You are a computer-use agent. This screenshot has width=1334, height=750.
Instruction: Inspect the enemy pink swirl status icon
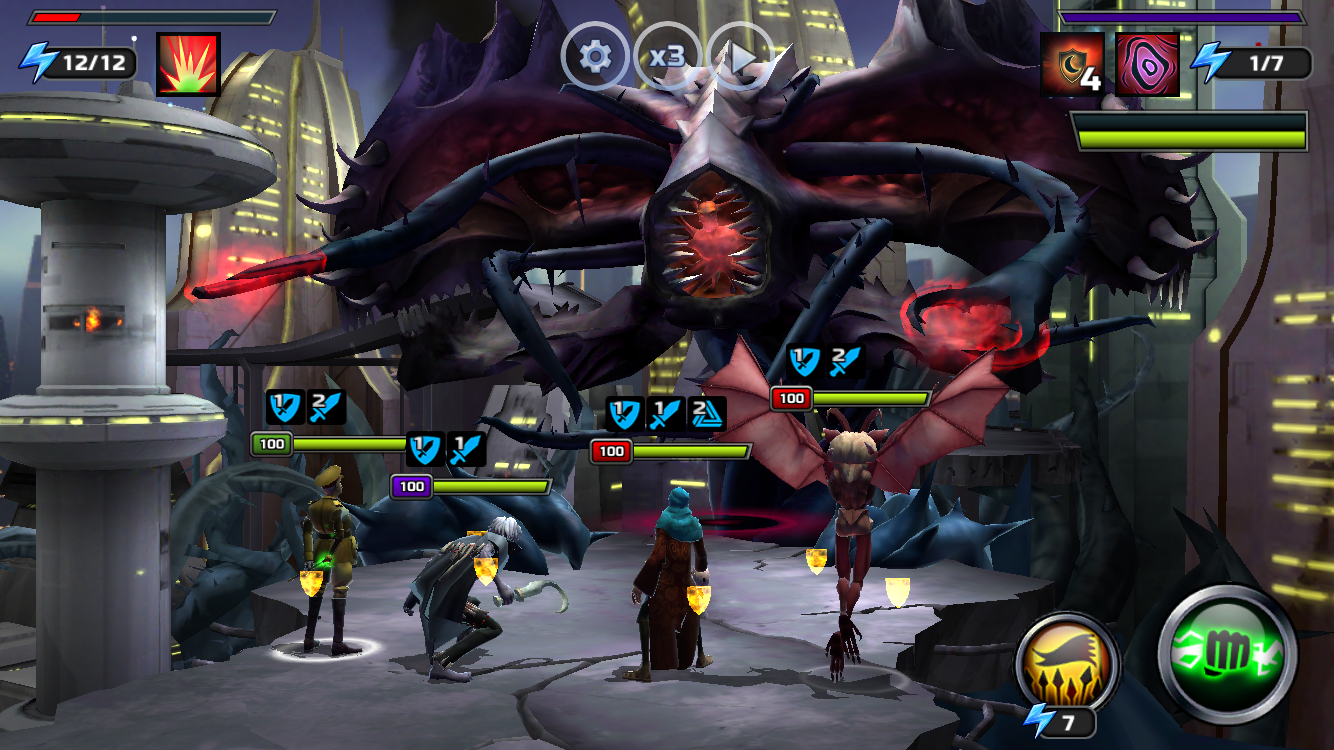[1147, 64]
